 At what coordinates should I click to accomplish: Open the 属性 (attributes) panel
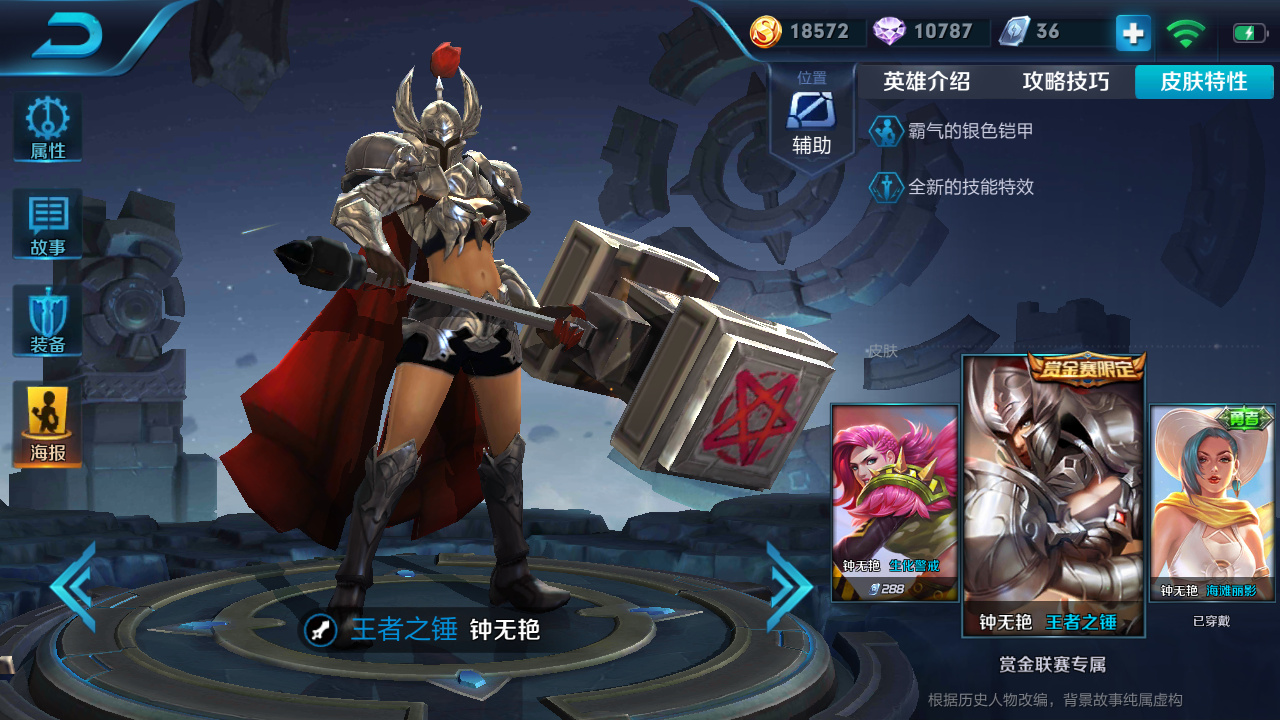[x=46, y=124]
